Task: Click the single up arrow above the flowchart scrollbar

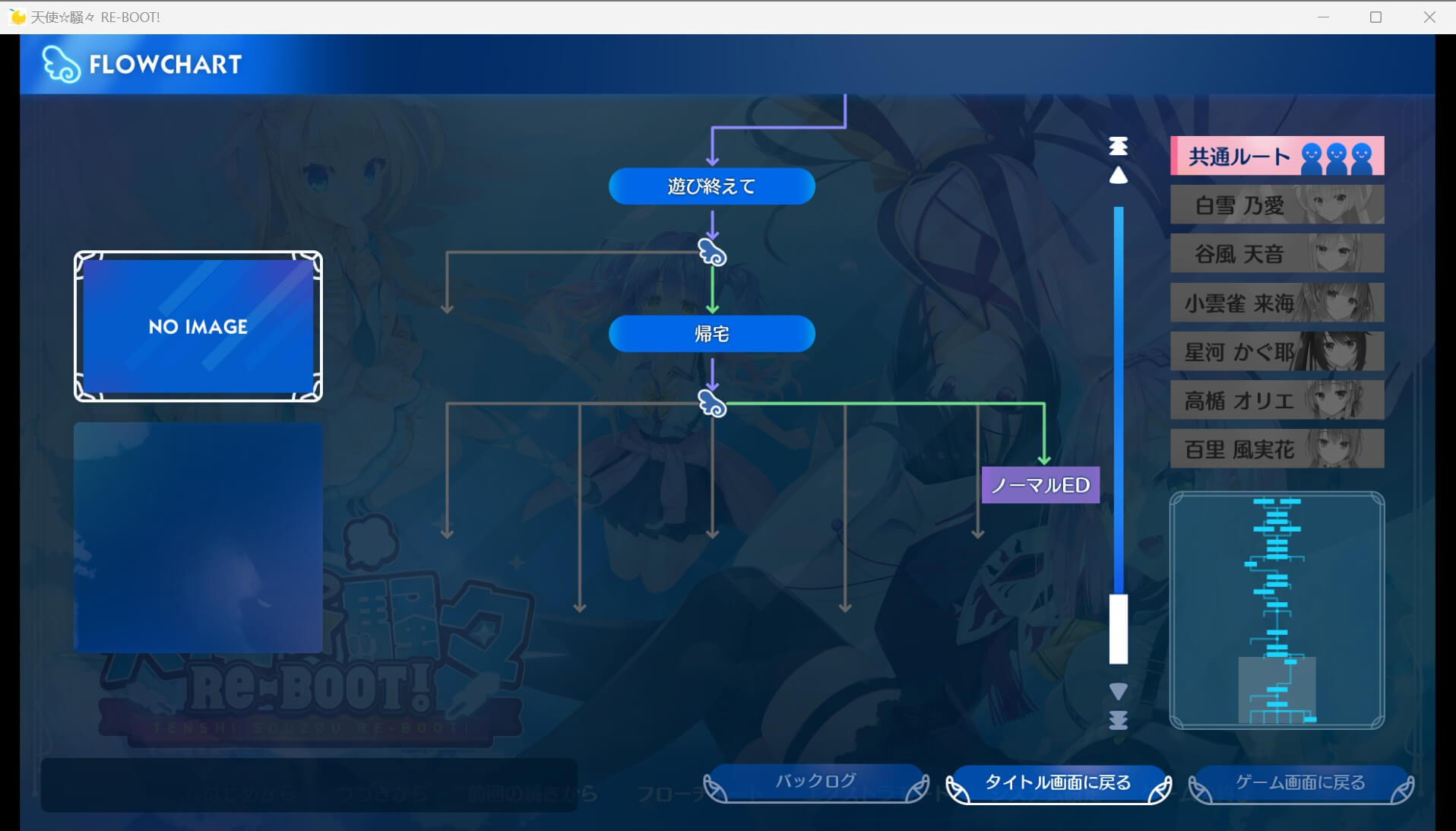Action: (1118, 176)
